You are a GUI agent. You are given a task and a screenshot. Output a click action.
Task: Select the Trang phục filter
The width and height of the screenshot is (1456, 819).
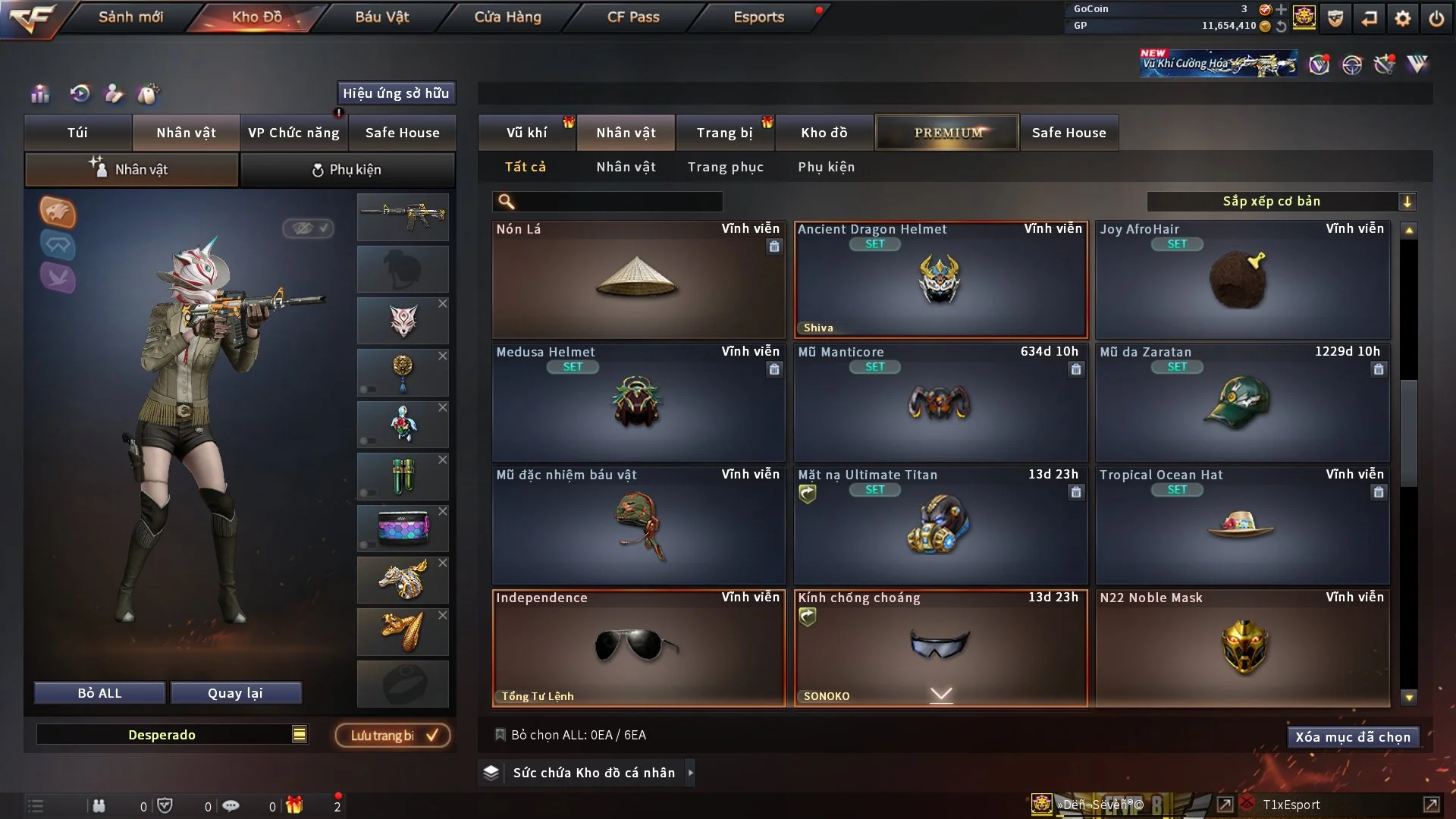725,167
